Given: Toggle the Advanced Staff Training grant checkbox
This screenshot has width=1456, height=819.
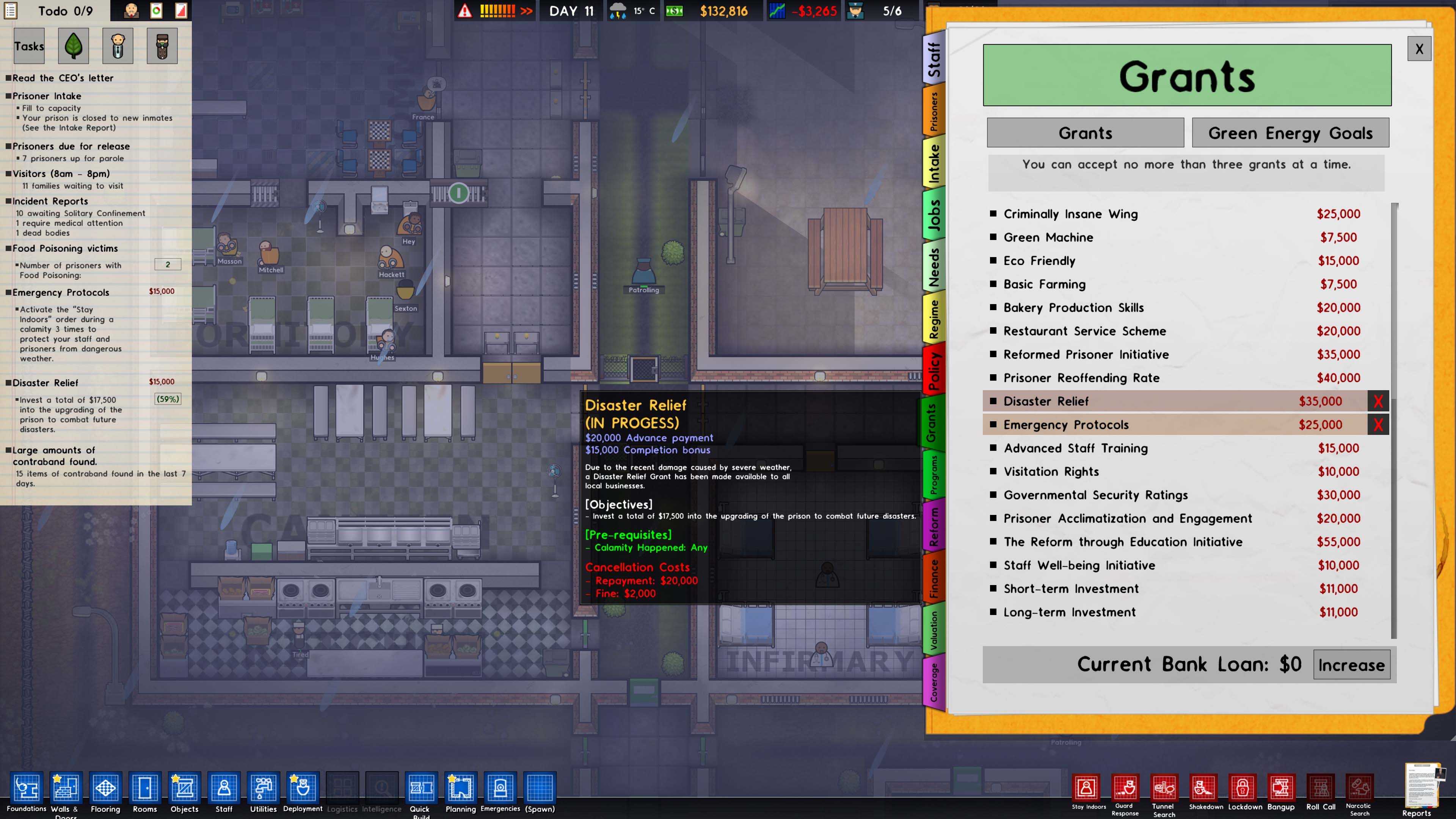Looking at the screenshot, I should (993, 448).
